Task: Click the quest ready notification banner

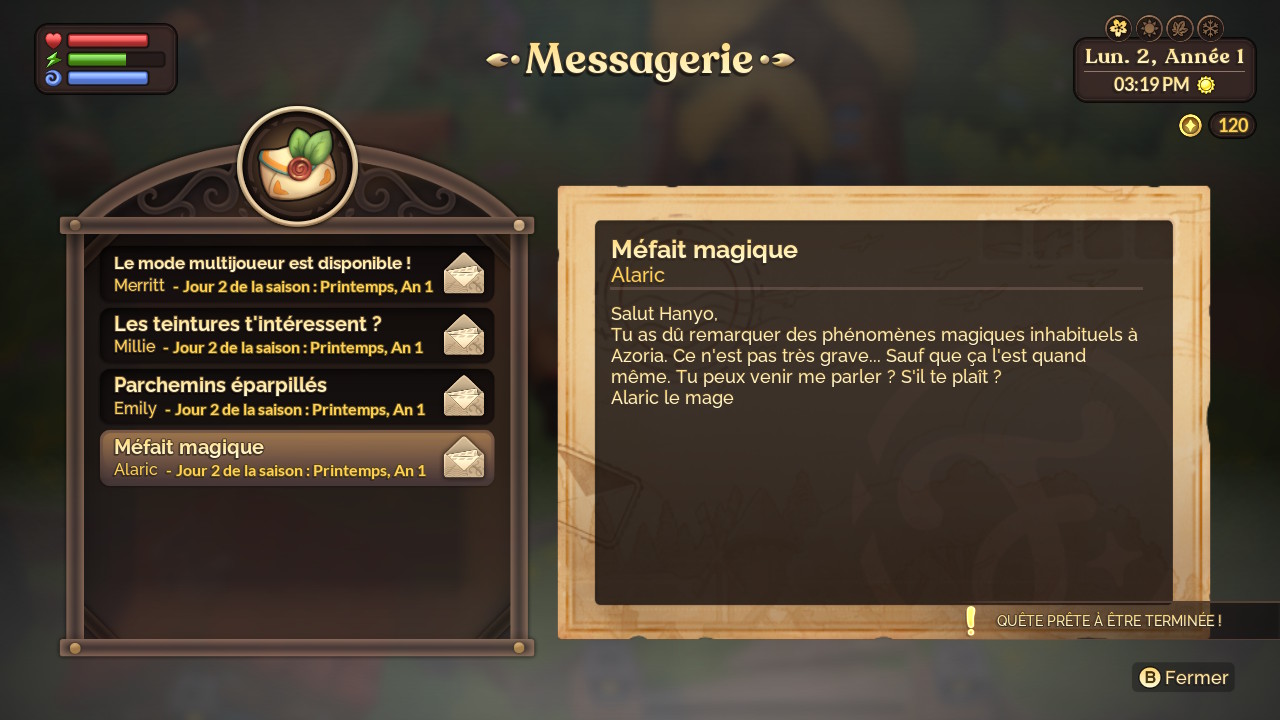Action: [x=1110, y=621]
